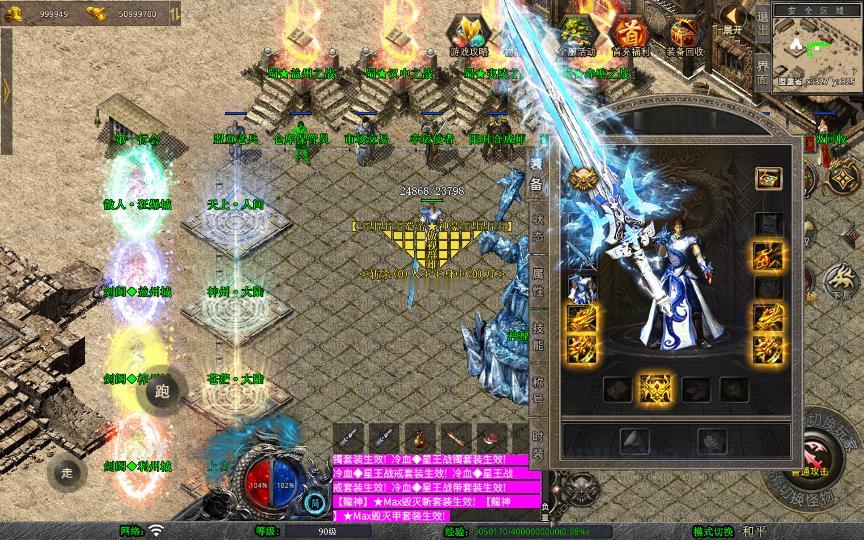This screenshot has height=540, width=864.
Task: Open the 游戏攻略 game guide icon
Action: 468,36
